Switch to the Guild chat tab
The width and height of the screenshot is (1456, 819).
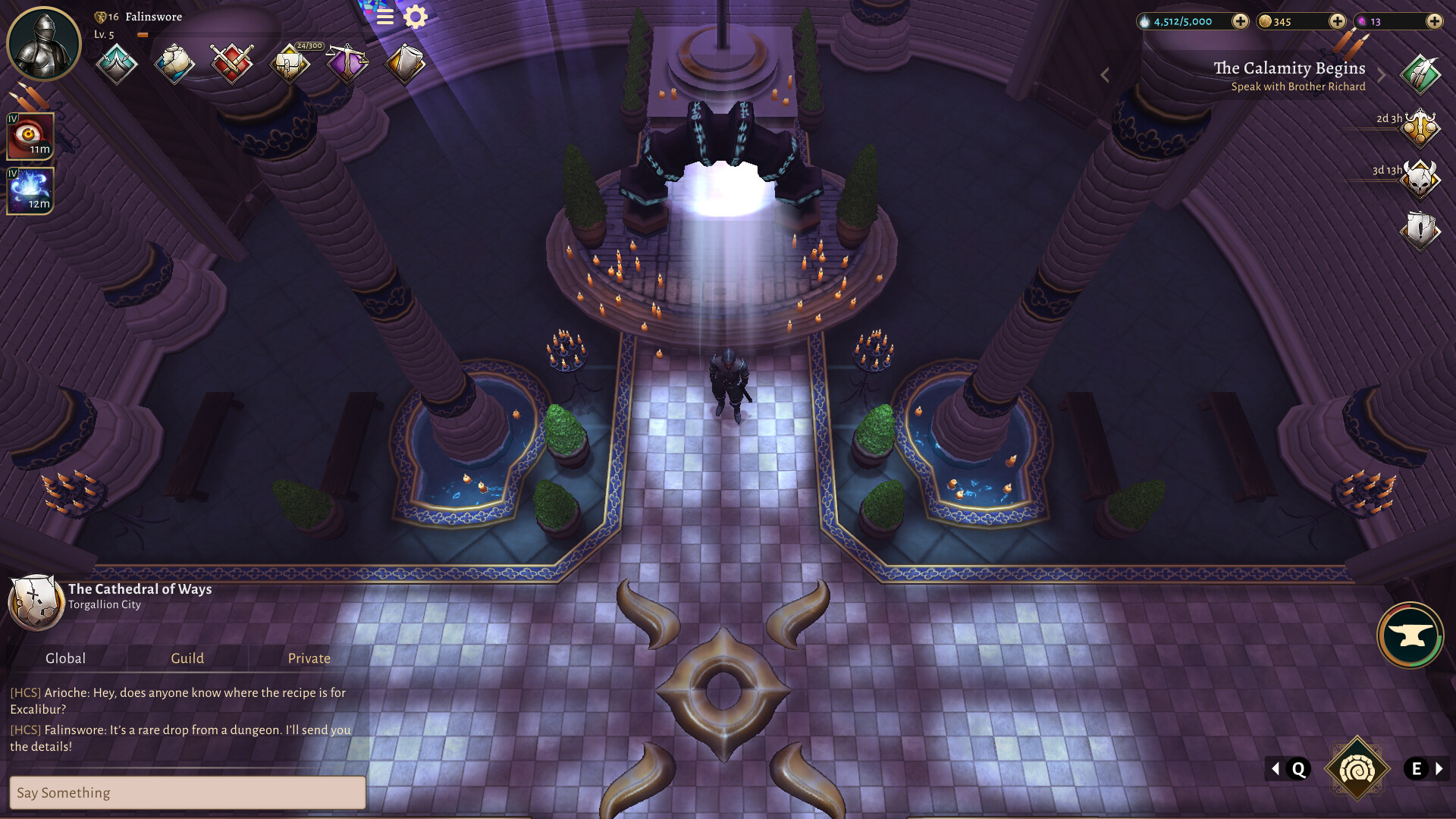click(x=187, y=658)
